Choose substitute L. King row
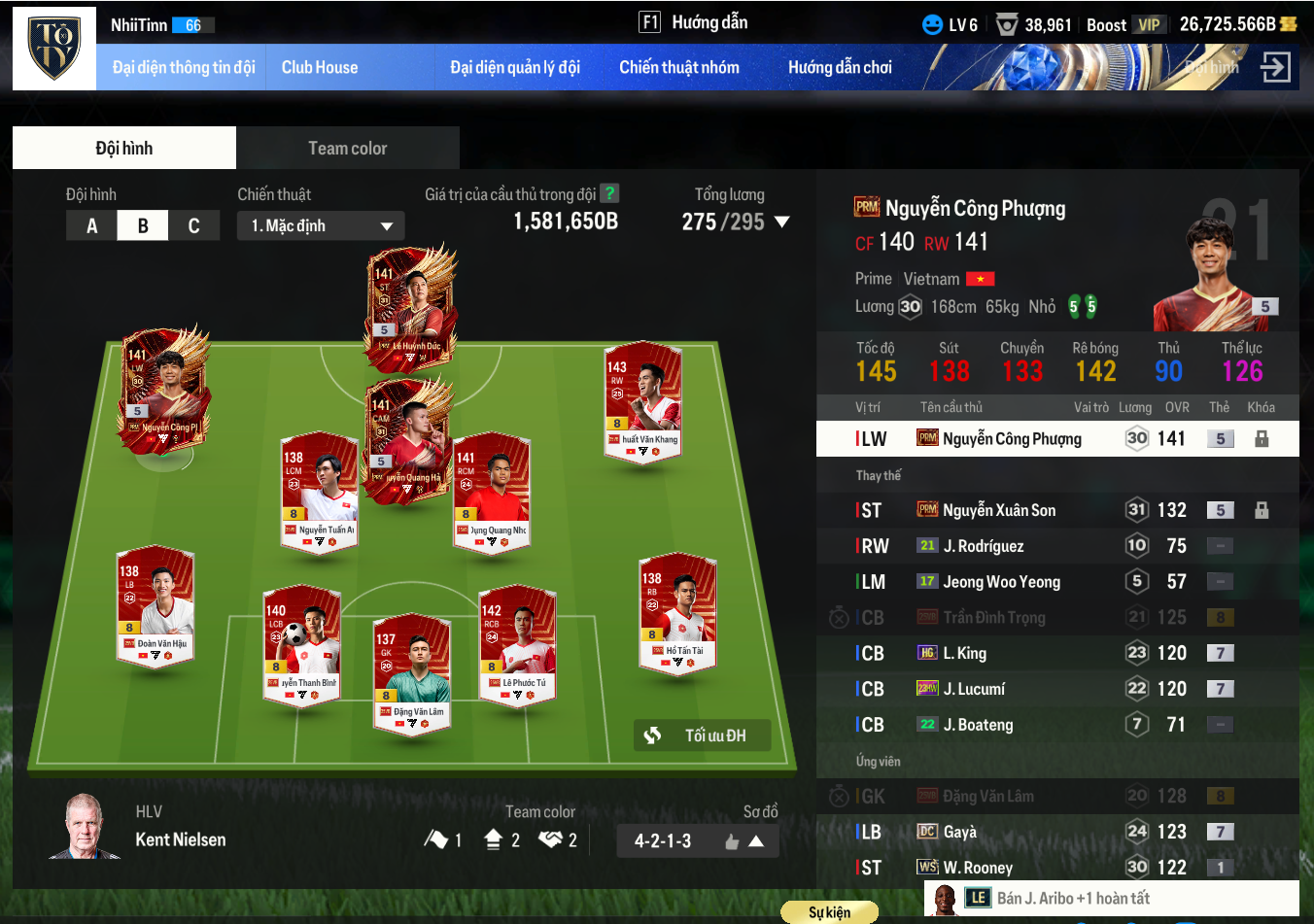The width and height of the screenshot is (1314, 924). pyautogui.click(x=1057, y=653)
